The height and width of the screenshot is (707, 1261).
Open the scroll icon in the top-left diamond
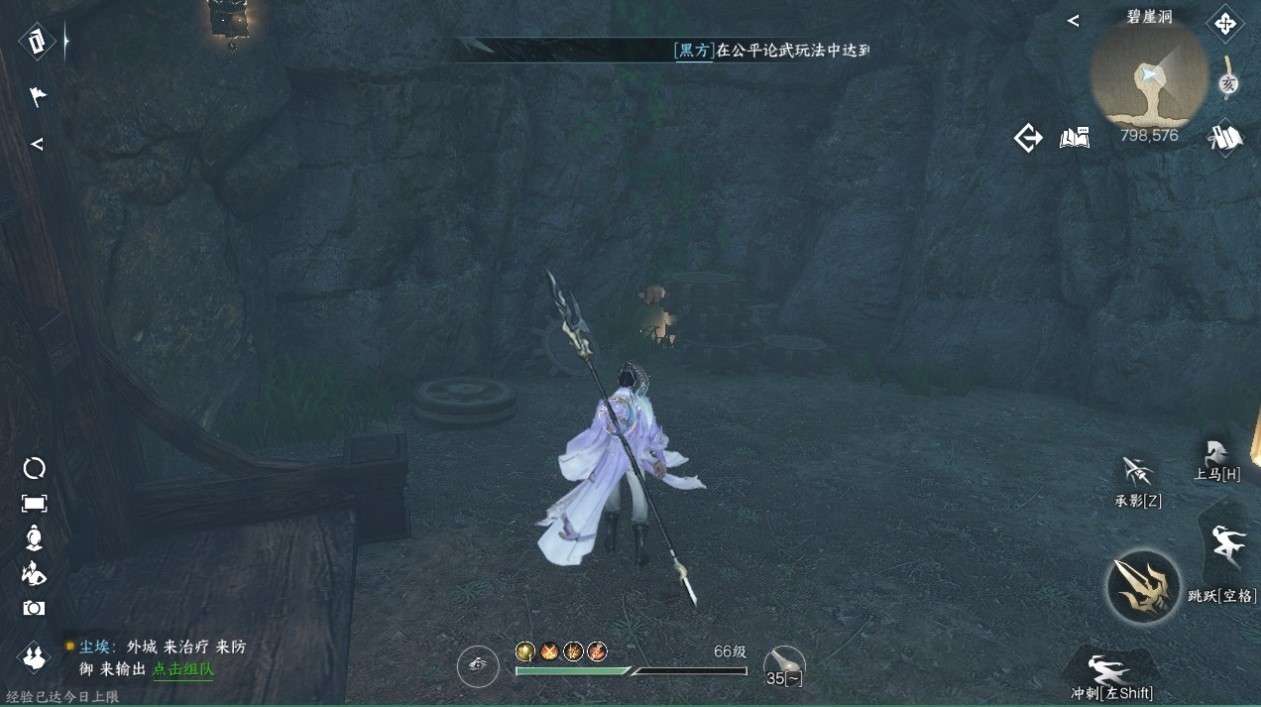pyautogui.click(x=37, y=41)
